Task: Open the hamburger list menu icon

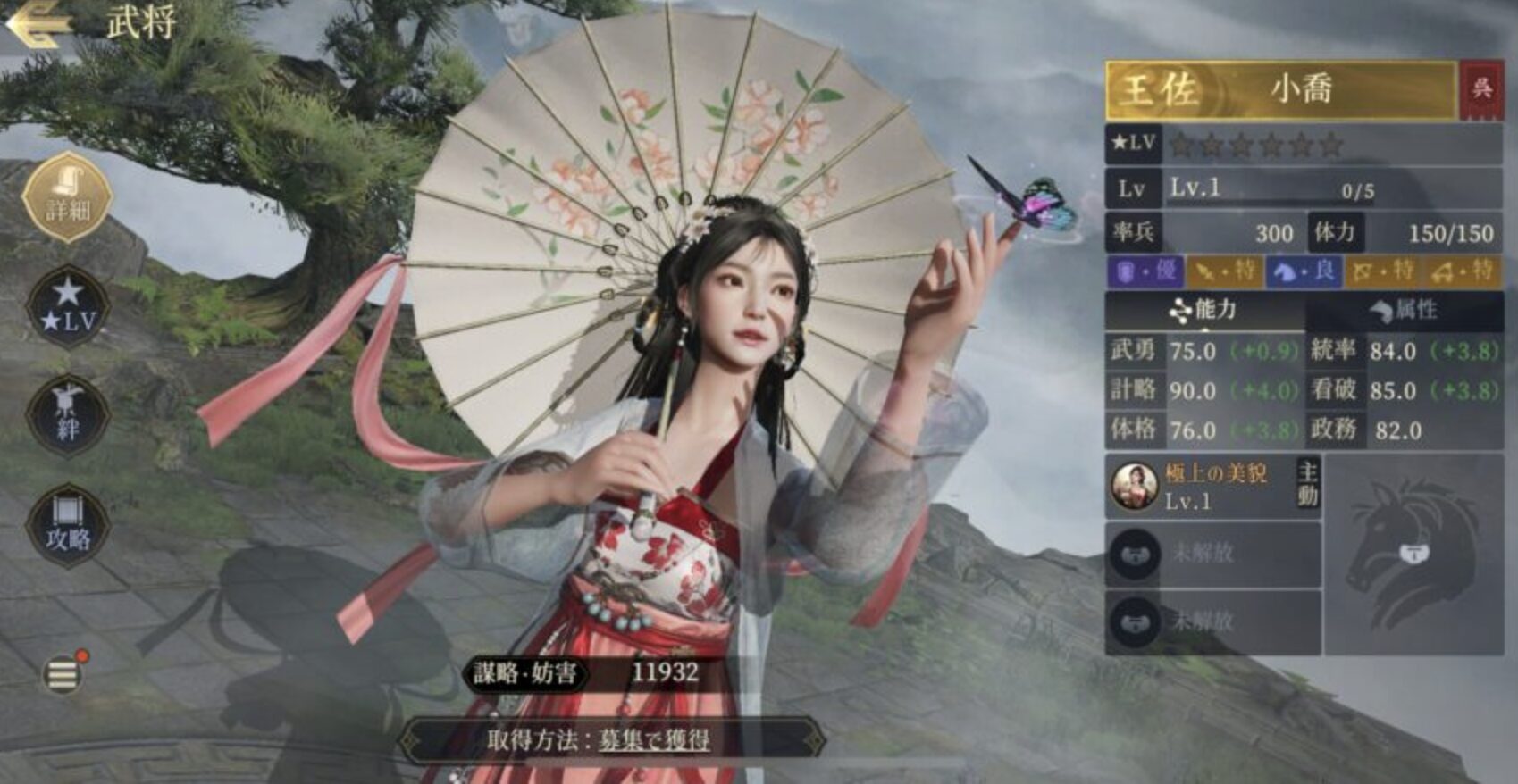Action: pyautogui.click(x=63, y=674)
